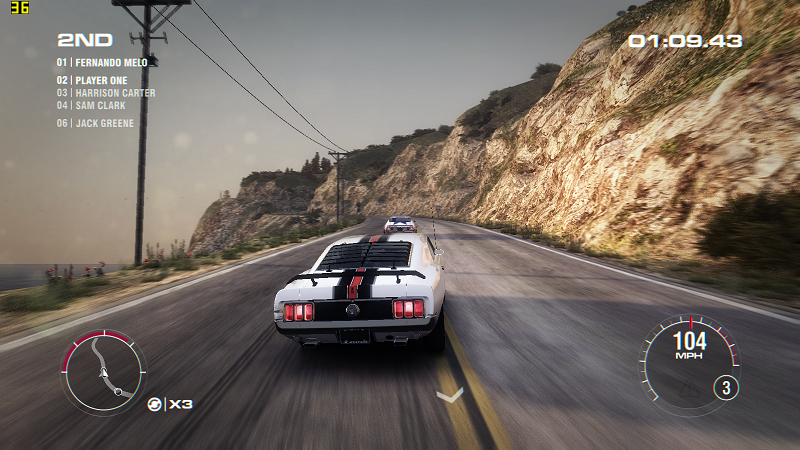Choose Harrison Carter in the leaderboard
Screen dimensions: 800x450
(106, 93)
